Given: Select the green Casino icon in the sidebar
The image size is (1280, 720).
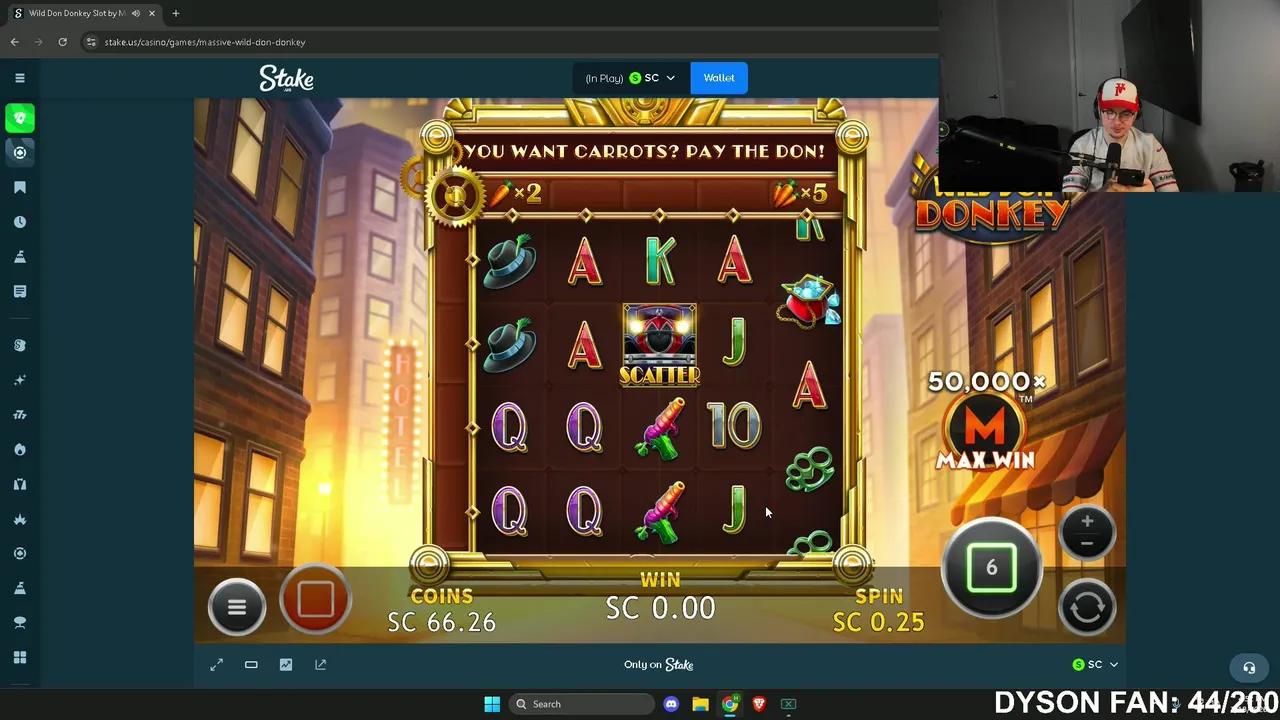Looking at the screenshot, I should 20,118.
